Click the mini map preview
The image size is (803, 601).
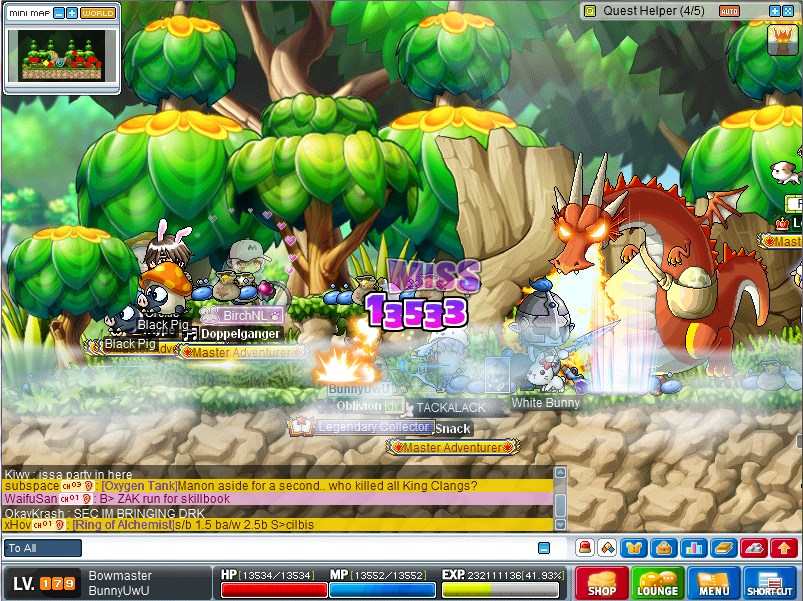coord(62,56)
